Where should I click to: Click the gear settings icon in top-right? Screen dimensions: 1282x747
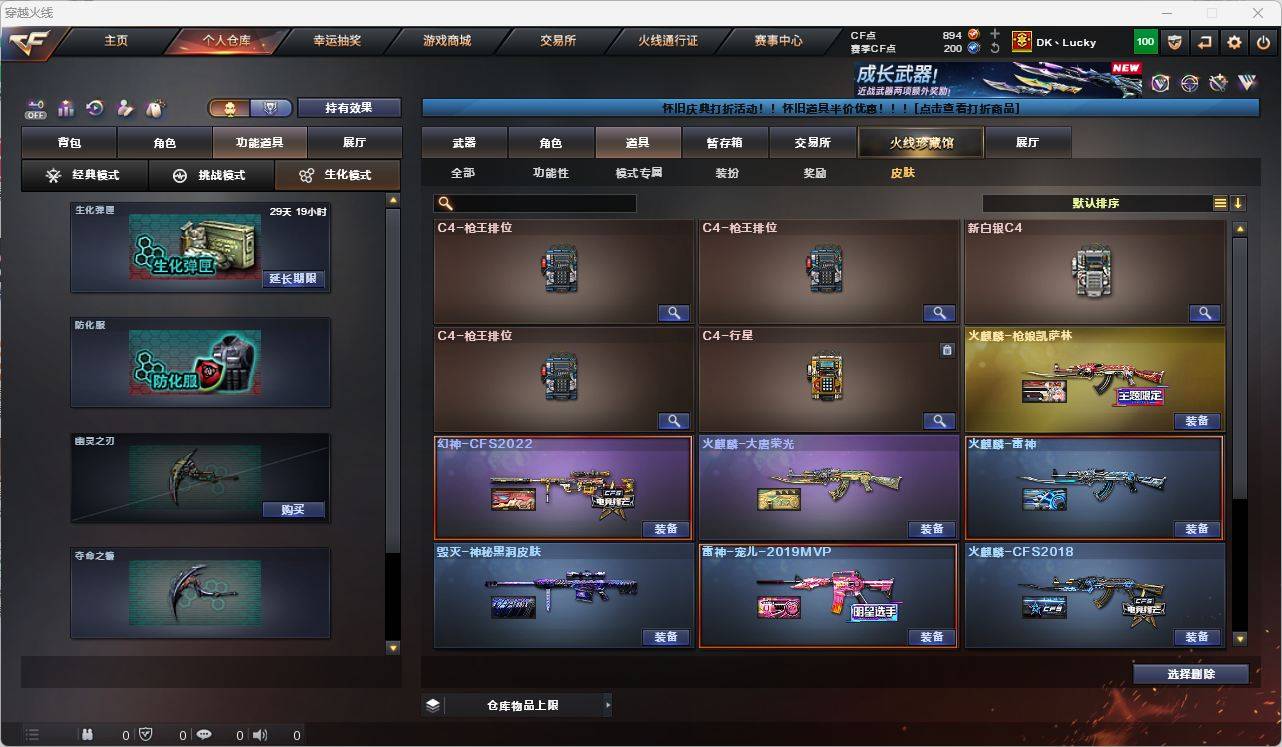[x=1233, y=42]
